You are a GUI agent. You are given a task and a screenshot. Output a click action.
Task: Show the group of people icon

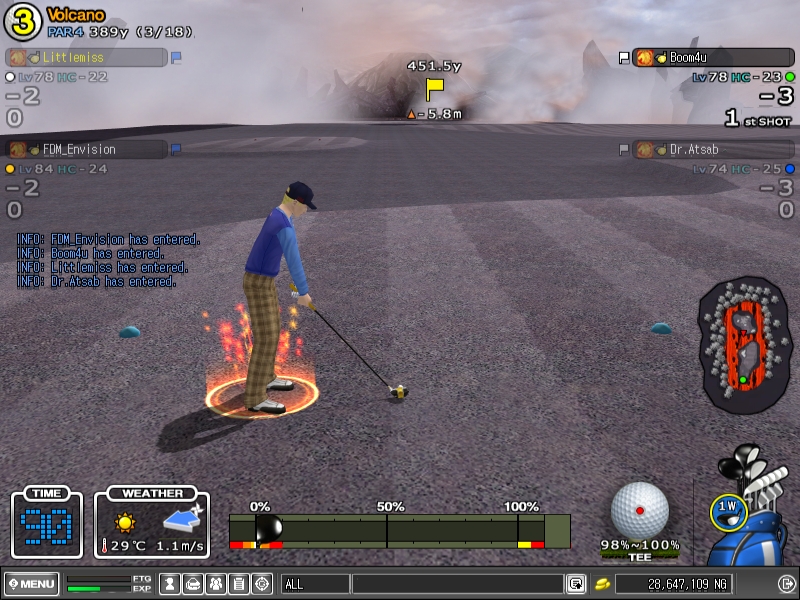pos(215,584)
